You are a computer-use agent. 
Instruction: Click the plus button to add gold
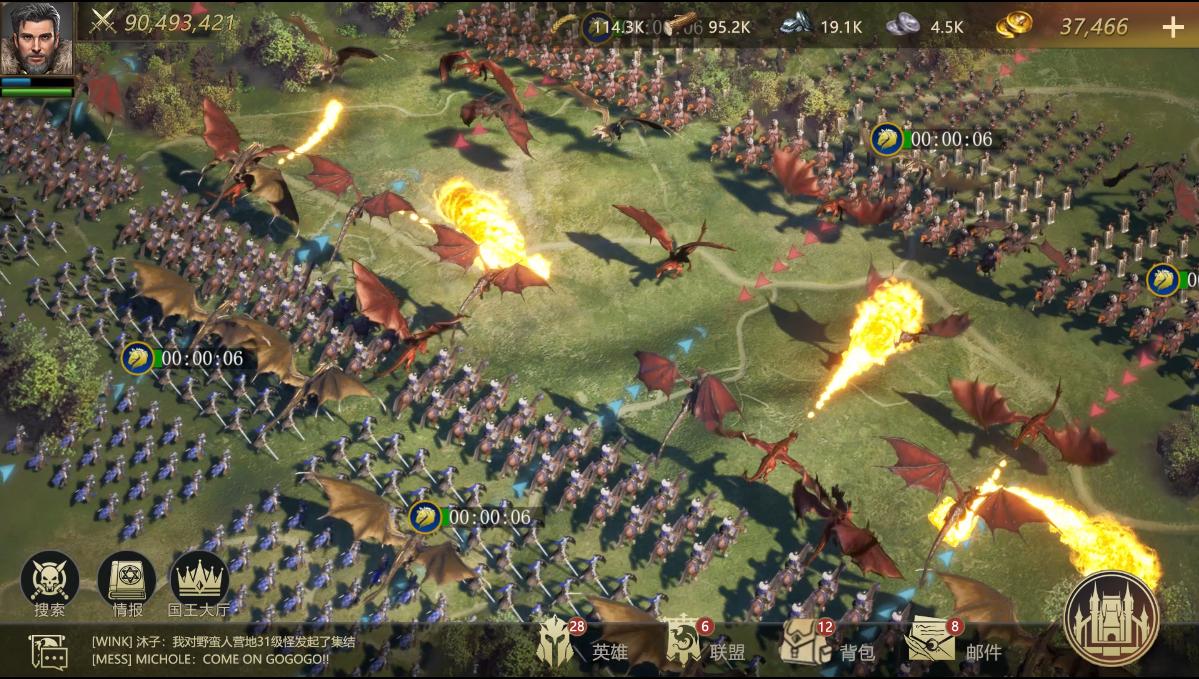pos(1172,27)
